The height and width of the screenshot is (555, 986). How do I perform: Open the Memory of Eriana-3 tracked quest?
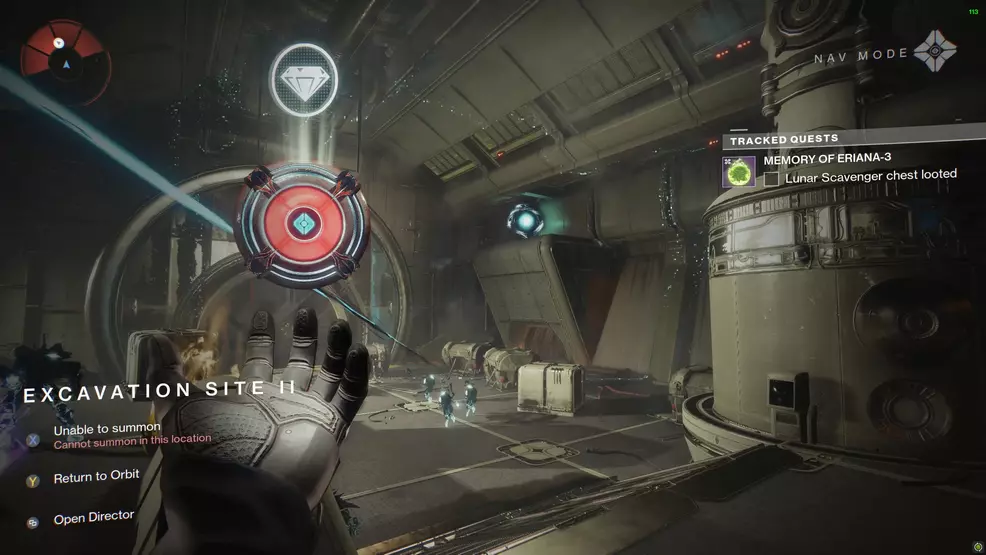827,159
